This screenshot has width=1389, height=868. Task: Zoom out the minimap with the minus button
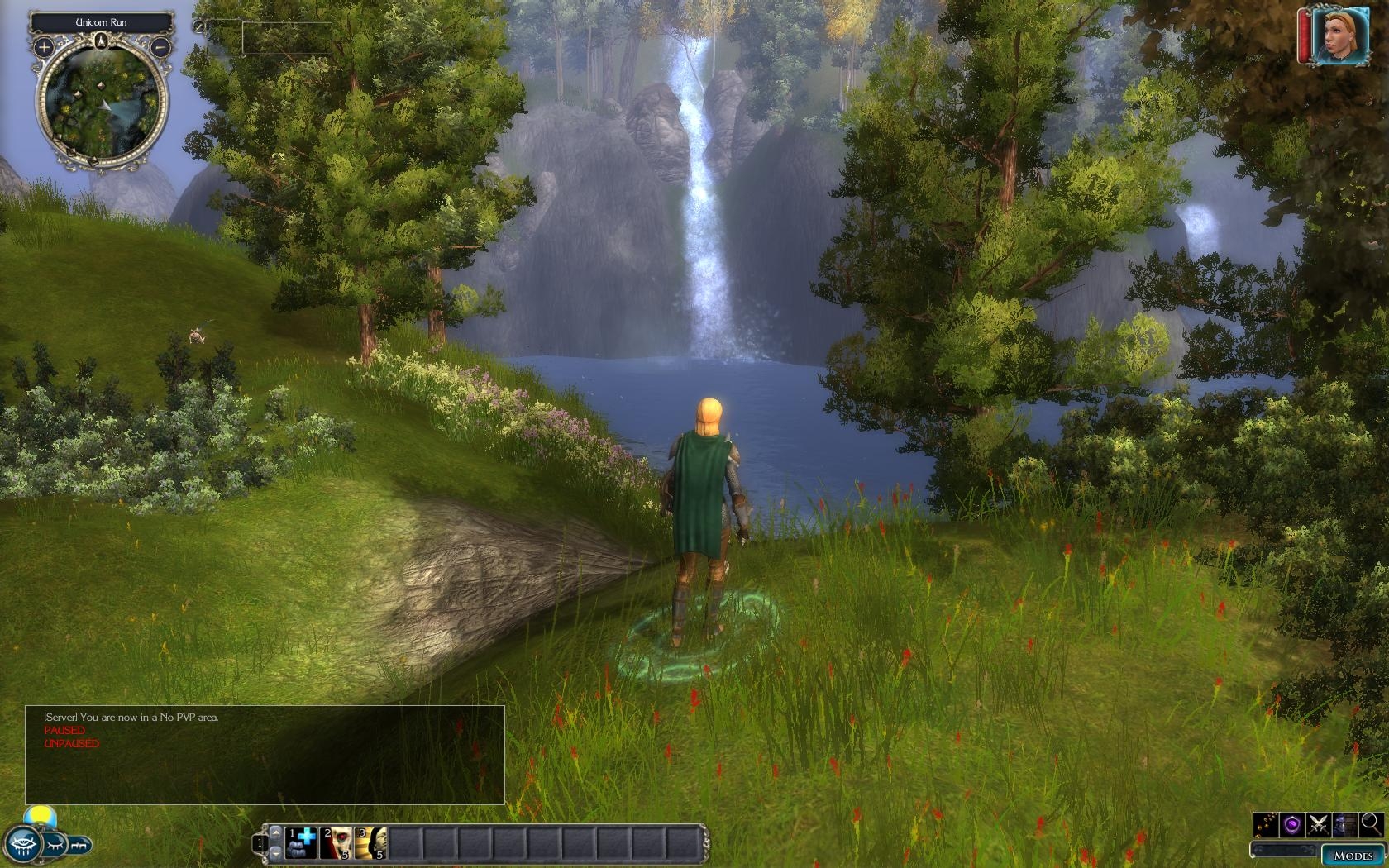161,48
